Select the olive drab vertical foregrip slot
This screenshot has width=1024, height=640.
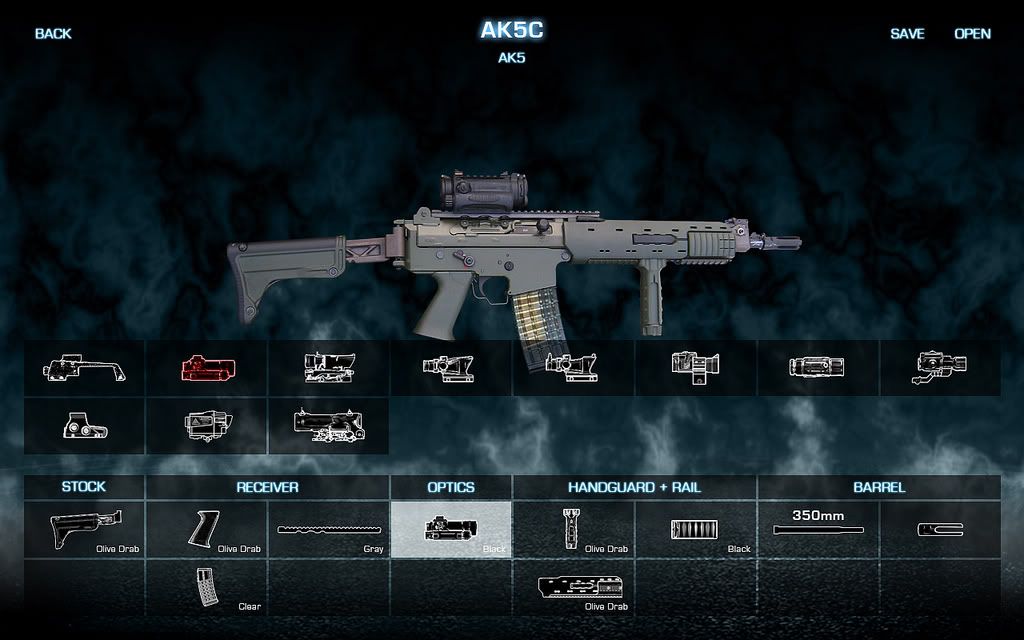573,529
